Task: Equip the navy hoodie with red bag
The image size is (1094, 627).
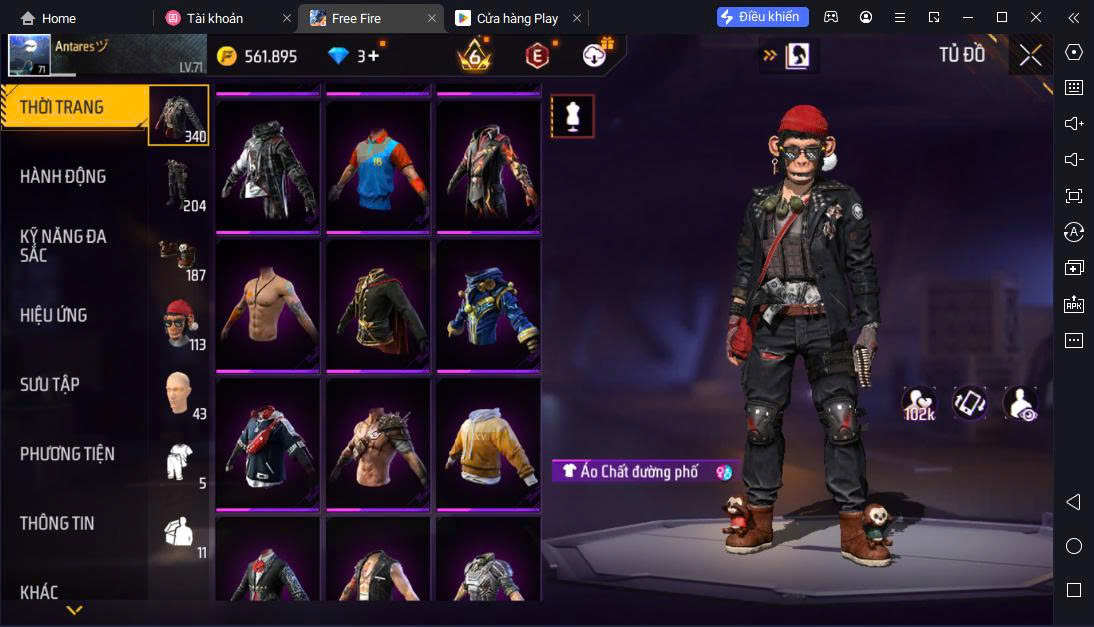Action: (267, 444)
